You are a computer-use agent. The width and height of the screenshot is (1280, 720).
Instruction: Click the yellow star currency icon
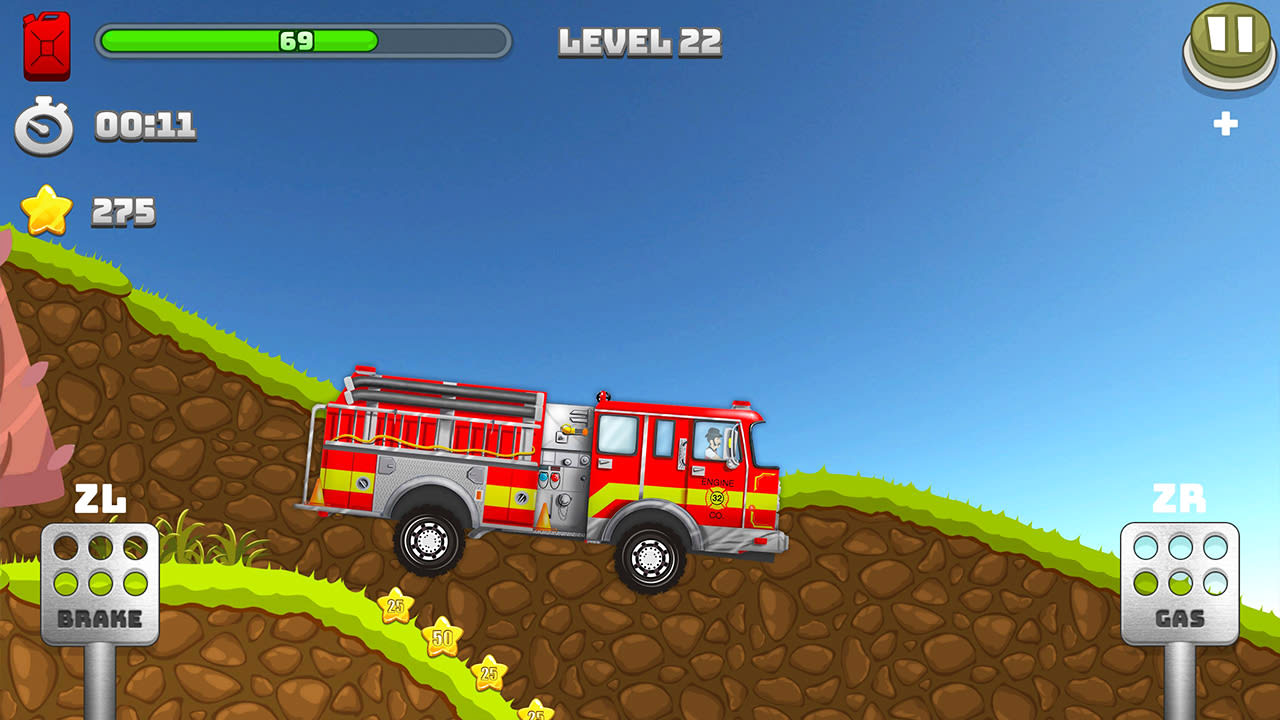45,210
